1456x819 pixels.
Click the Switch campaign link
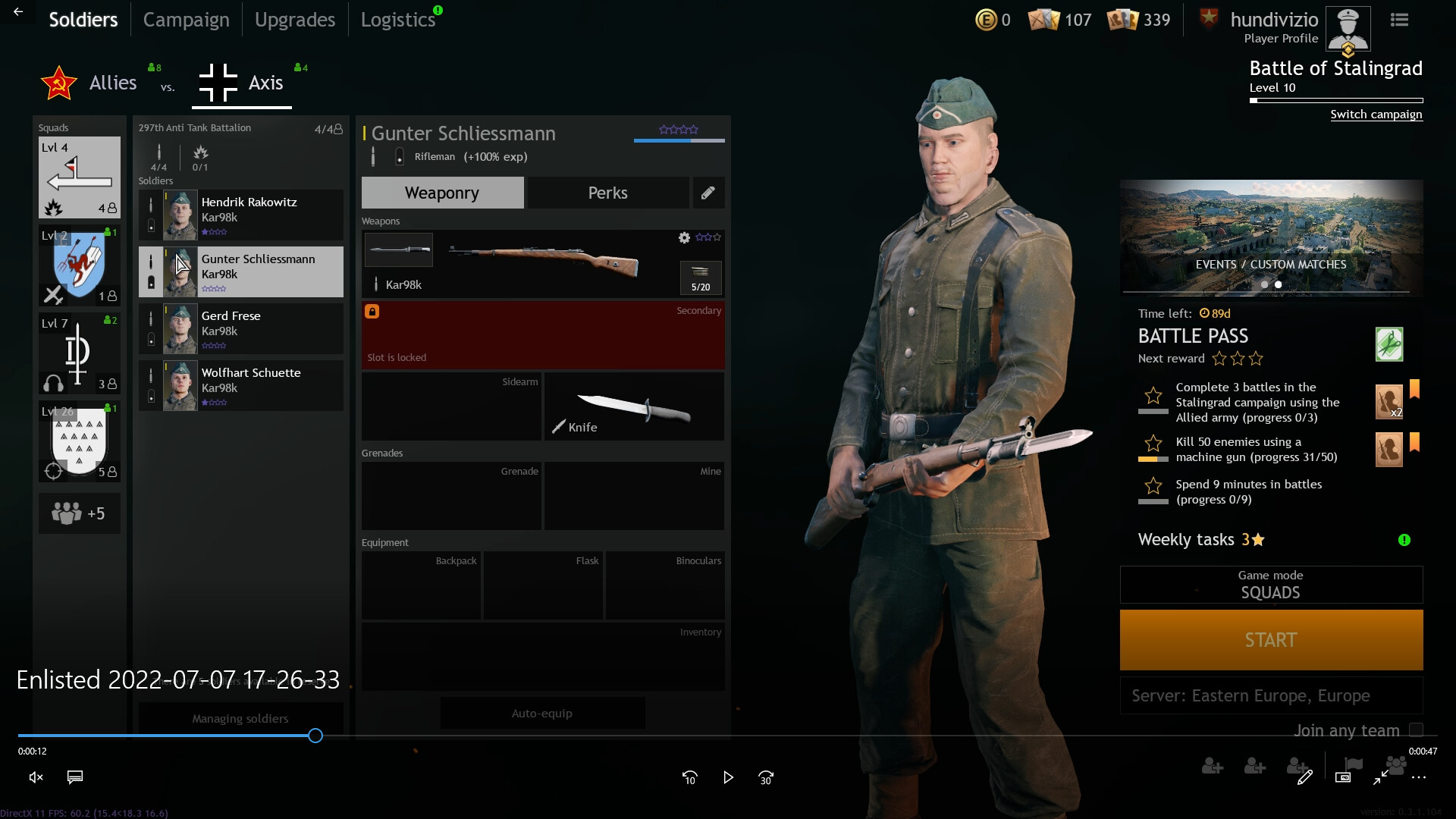coord(1376,114)
